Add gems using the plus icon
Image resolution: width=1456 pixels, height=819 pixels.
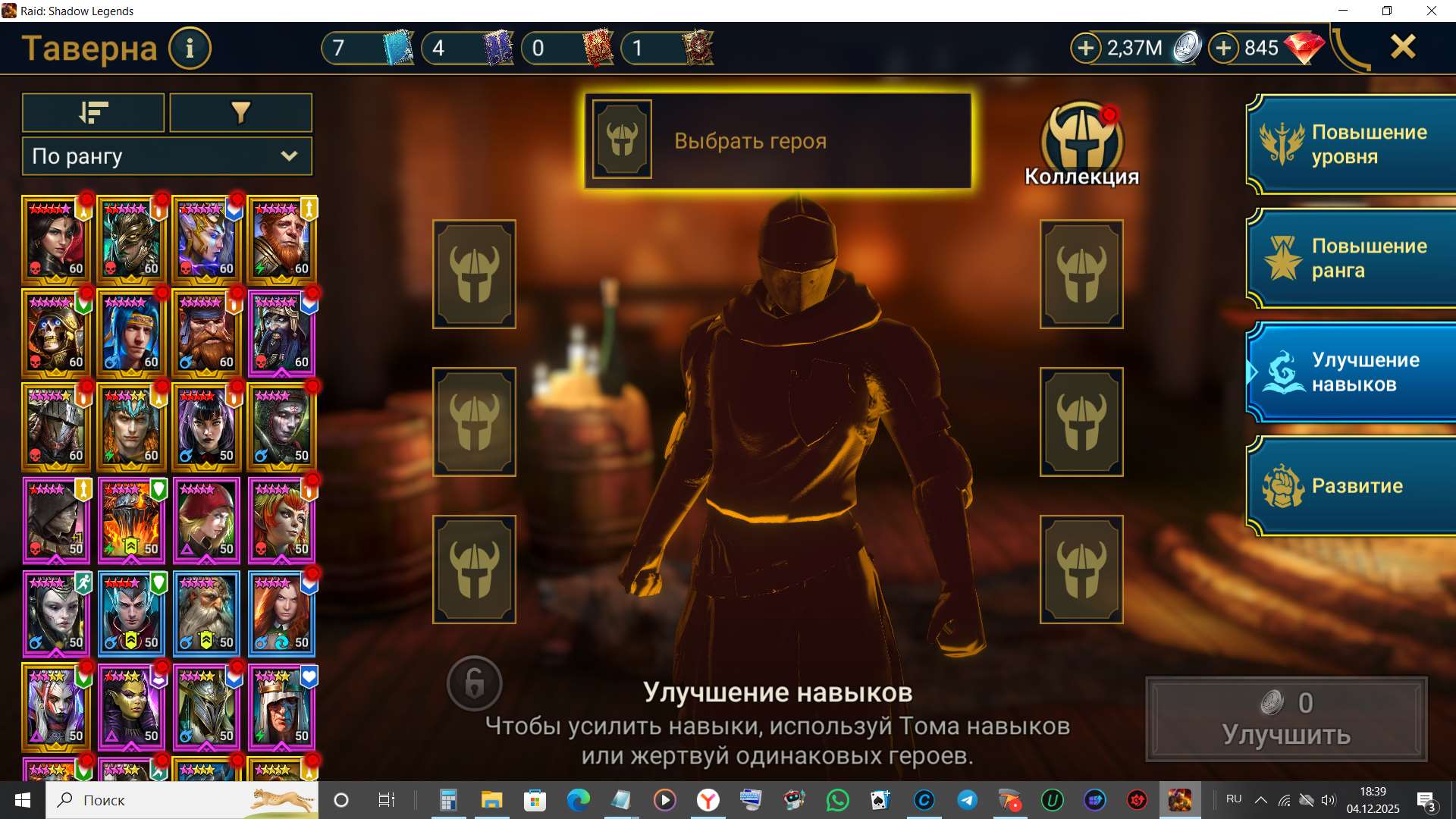[1222, 47]
